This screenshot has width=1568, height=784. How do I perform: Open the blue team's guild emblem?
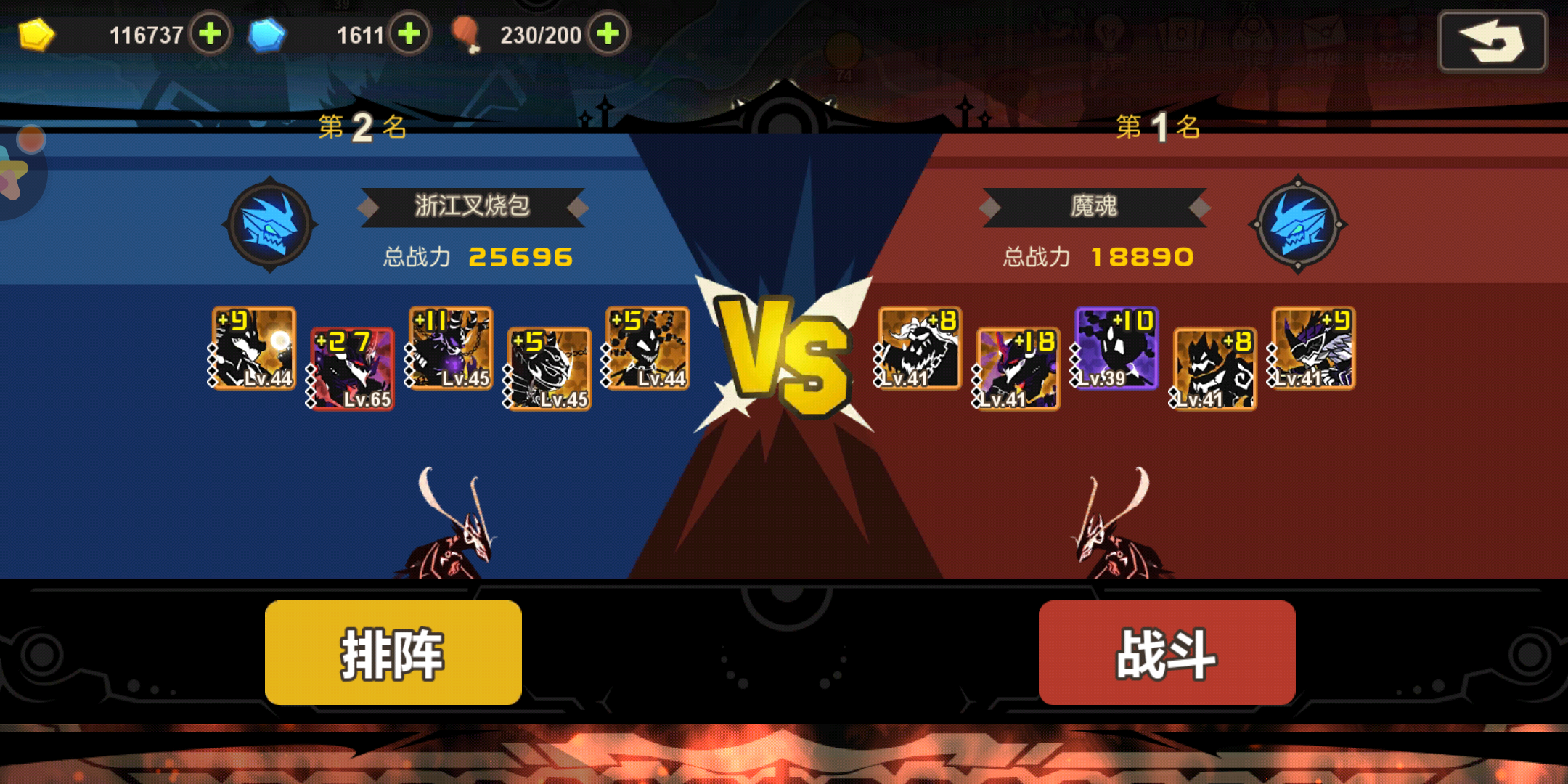271,225
